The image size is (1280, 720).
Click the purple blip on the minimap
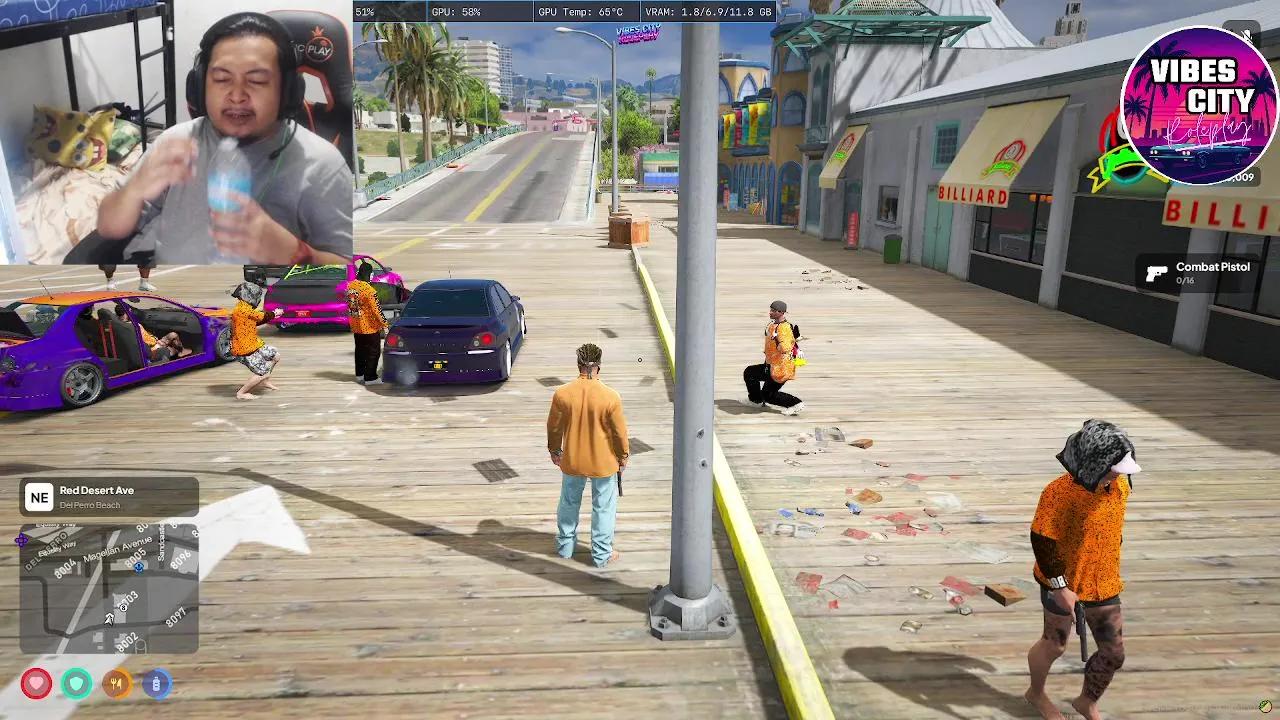(22, 539)
